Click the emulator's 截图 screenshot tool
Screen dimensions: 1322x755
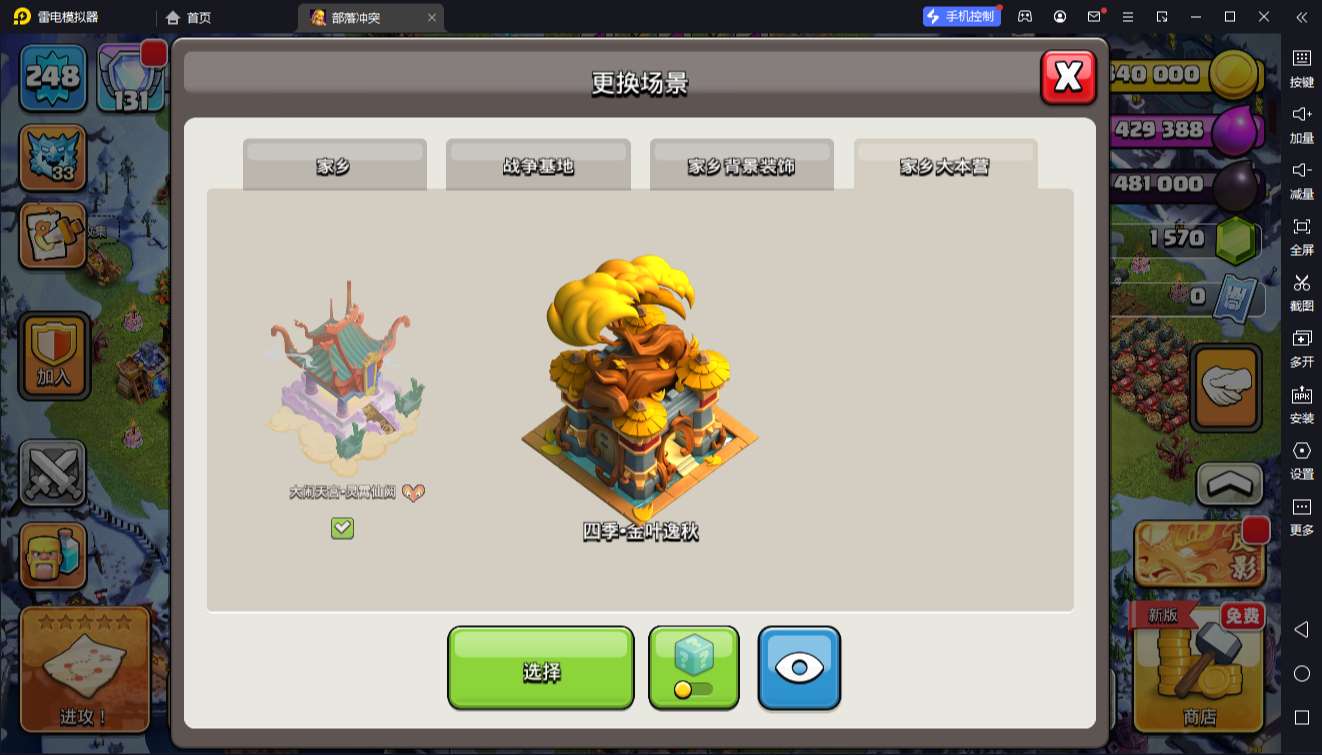click(x=1301, y=291)
